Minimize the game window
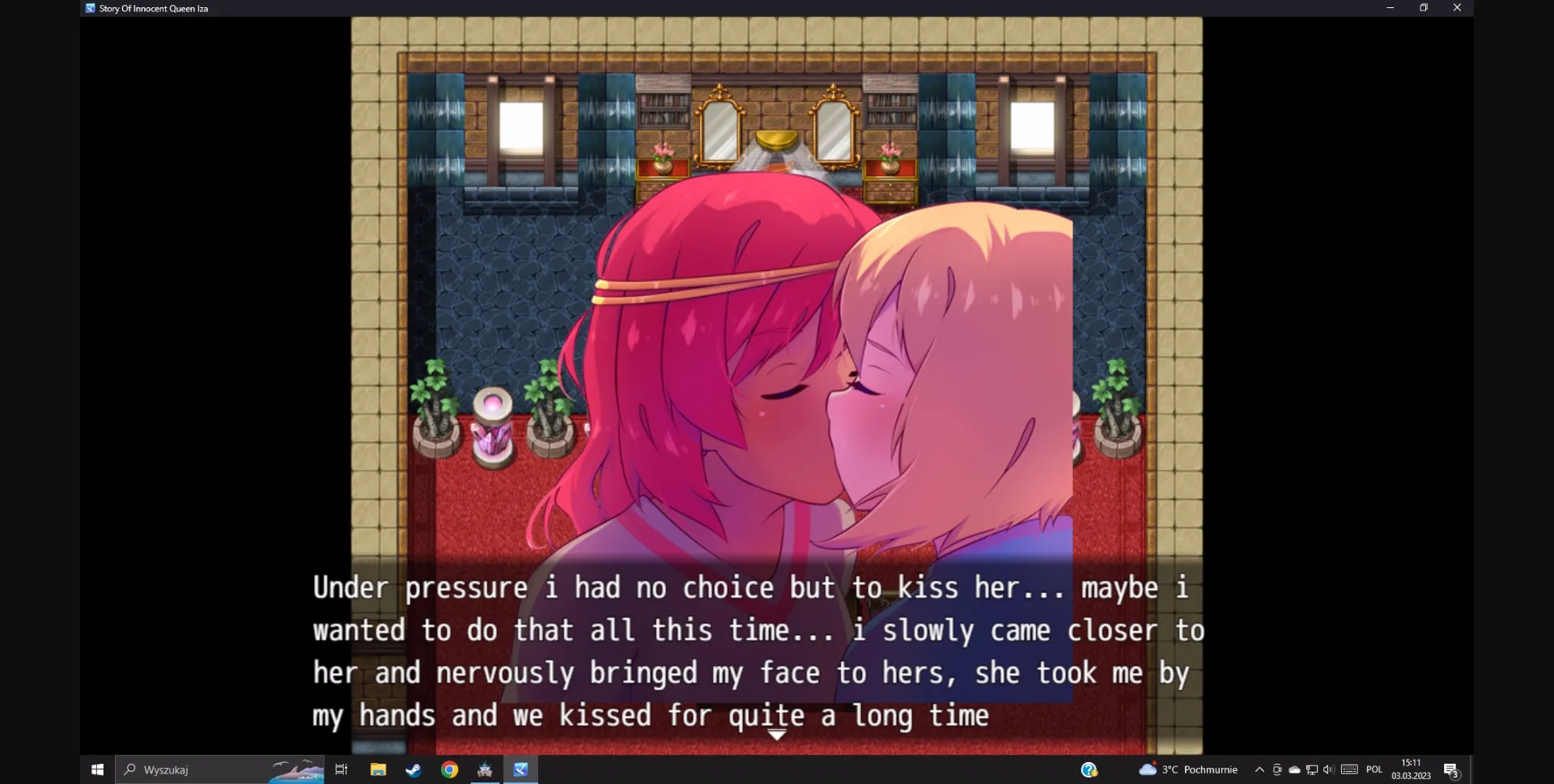 (x=1391, y=7)
